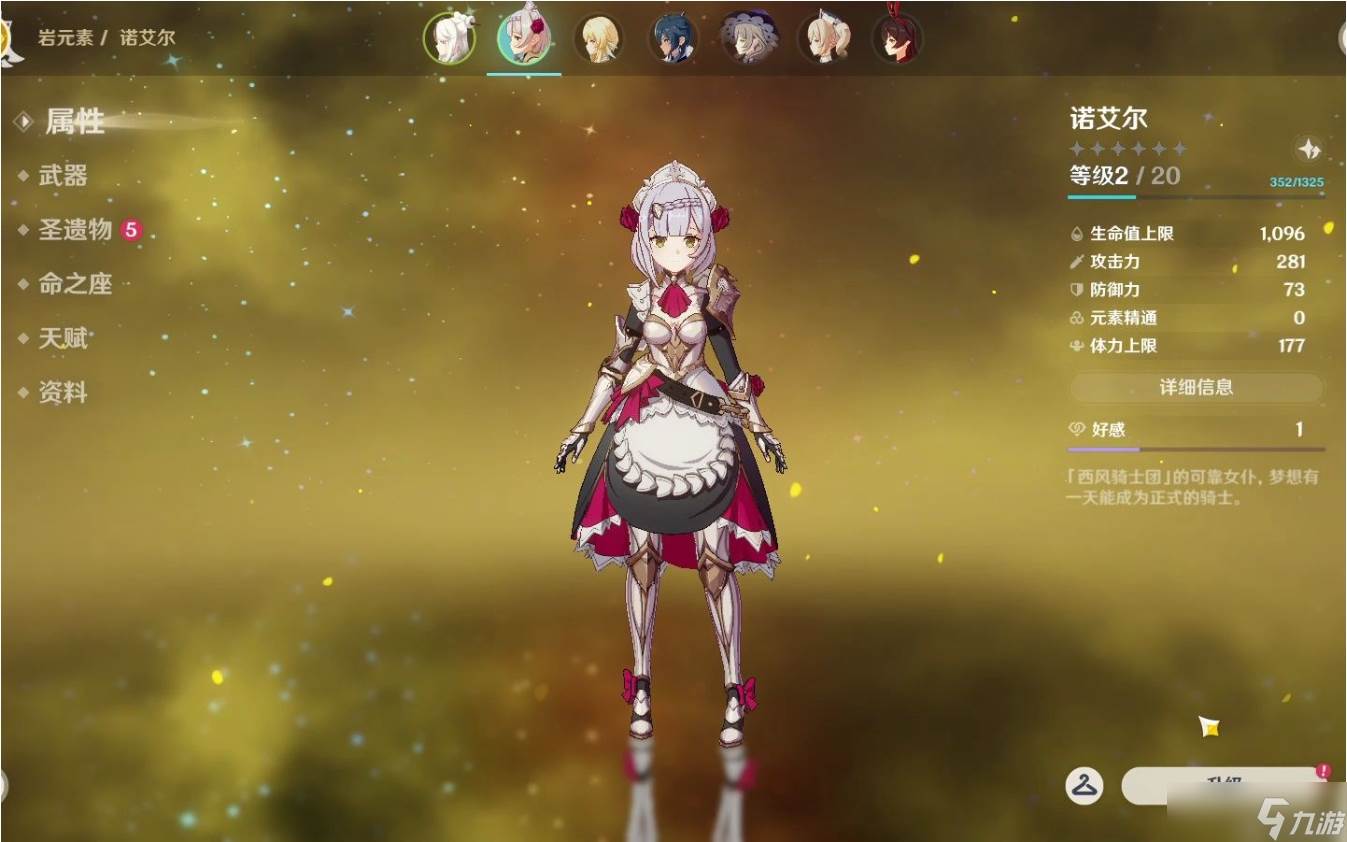Switch to Amber's red ribbon portrait

click(x=896, y=39)
